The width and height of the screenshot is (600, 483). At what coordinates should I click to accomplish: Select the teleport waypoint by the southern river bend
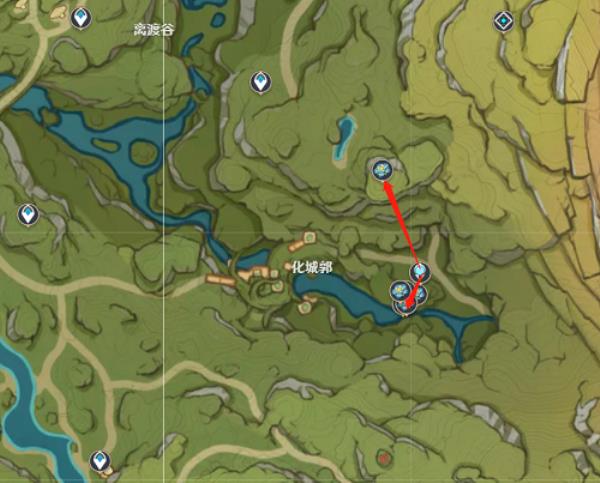(100, 461)
